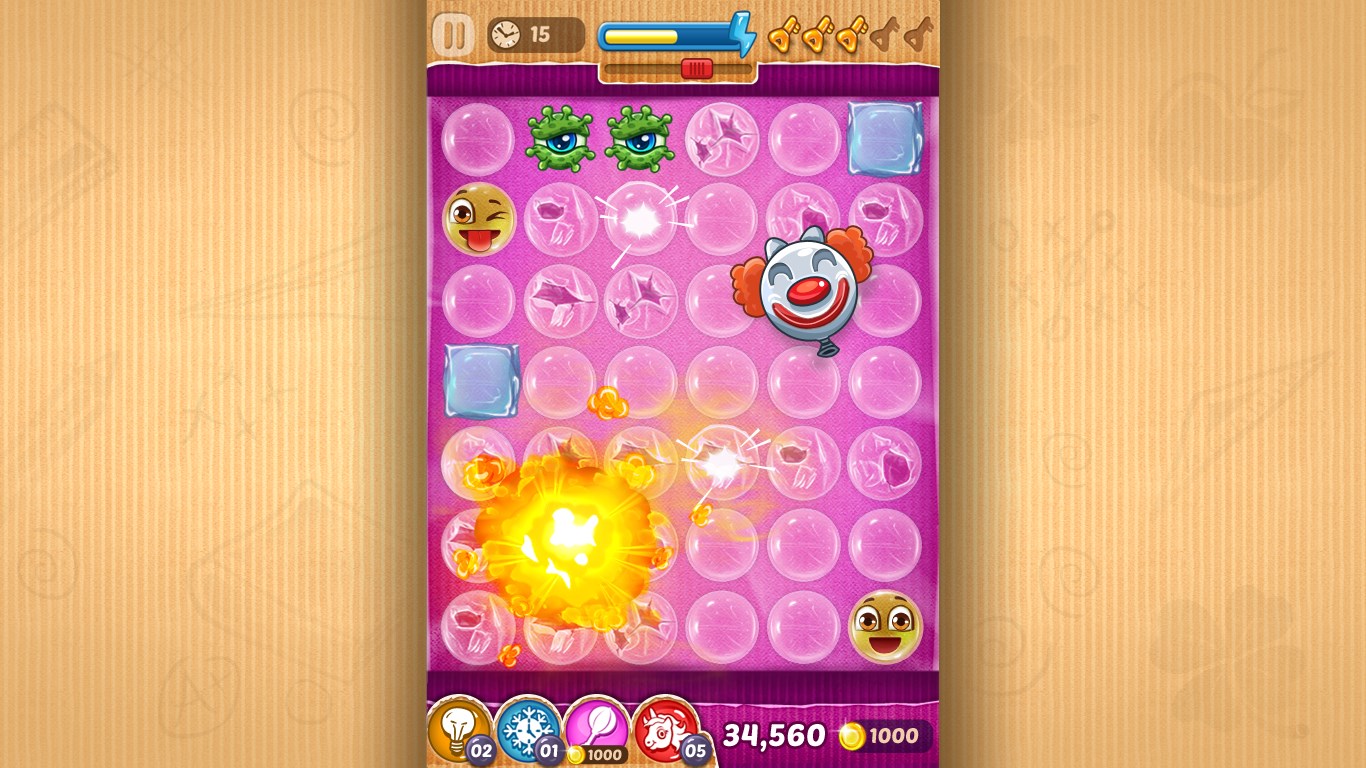Tap the smiling brown emoji bubble

885,625
